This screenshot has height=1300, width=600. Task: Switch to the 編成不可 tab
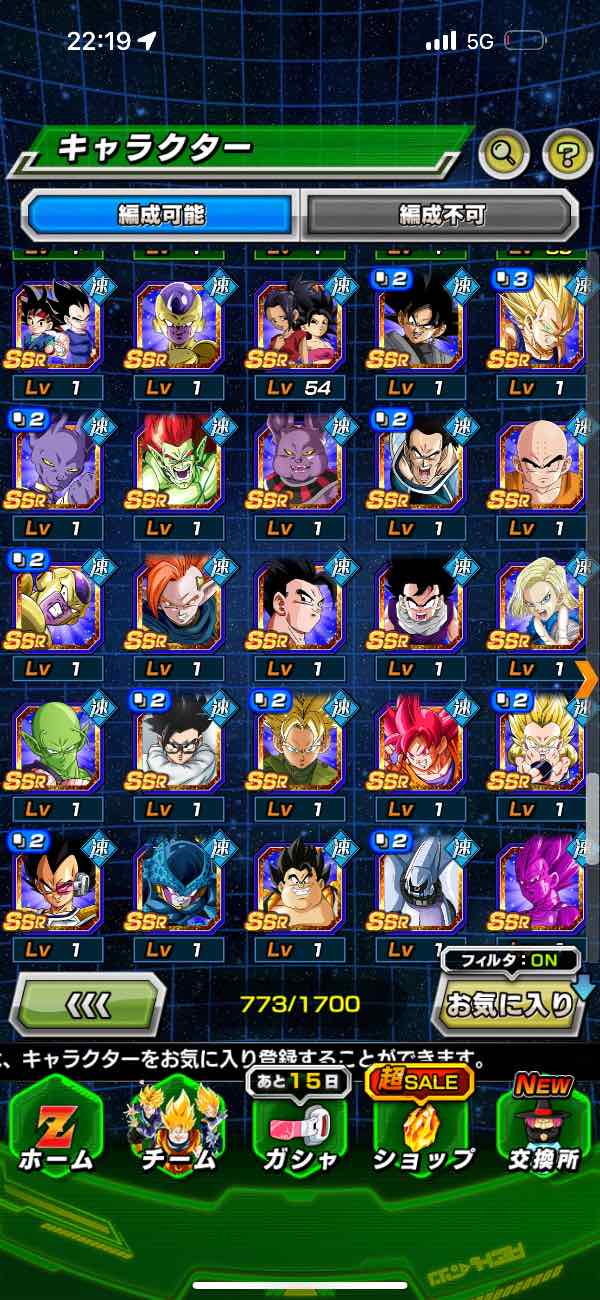pyautogui.click(x=441, y=214)
